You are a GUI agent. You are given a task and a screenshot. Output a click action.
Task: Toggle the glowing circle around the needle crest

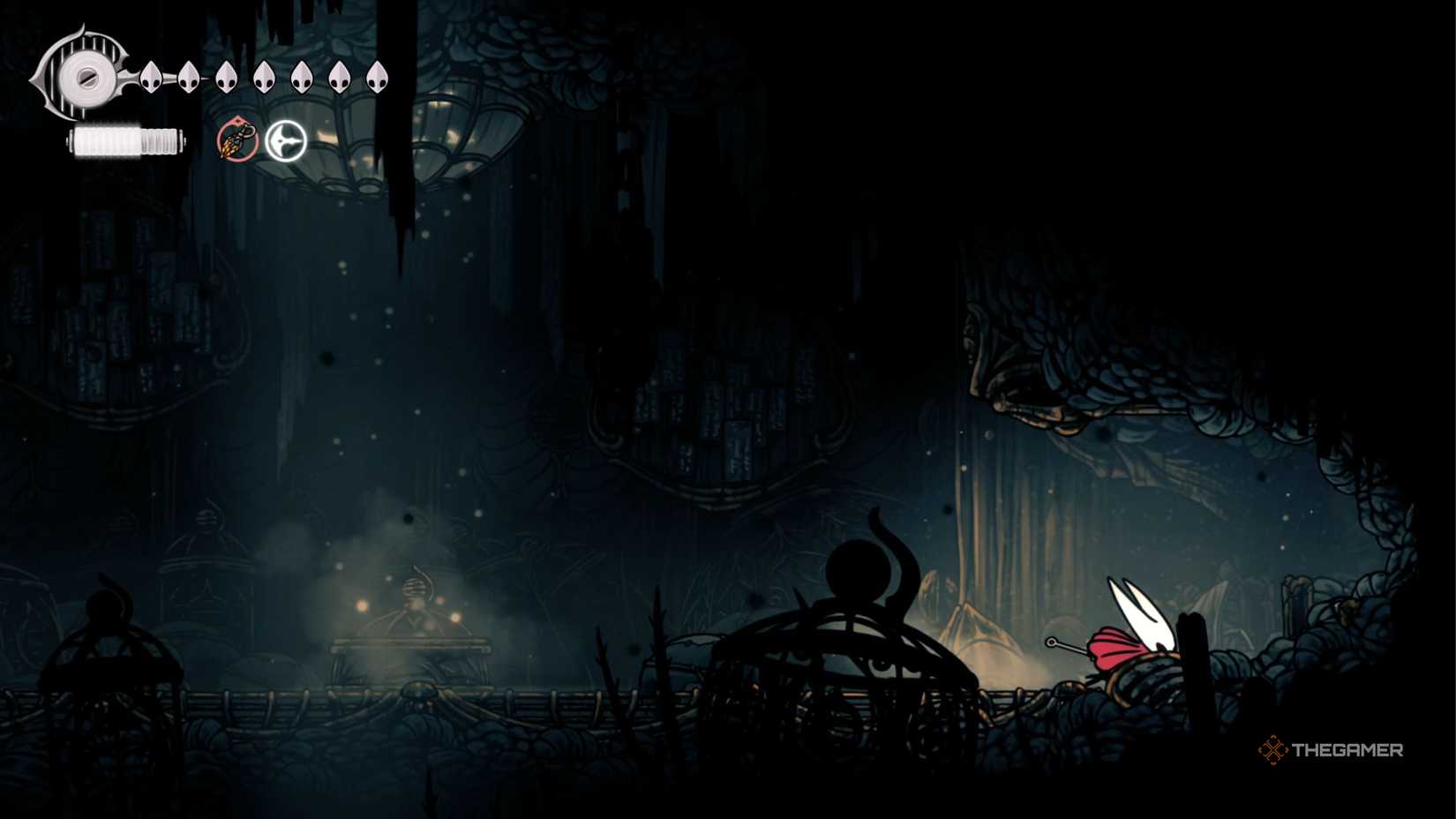(x=284, y=139)
